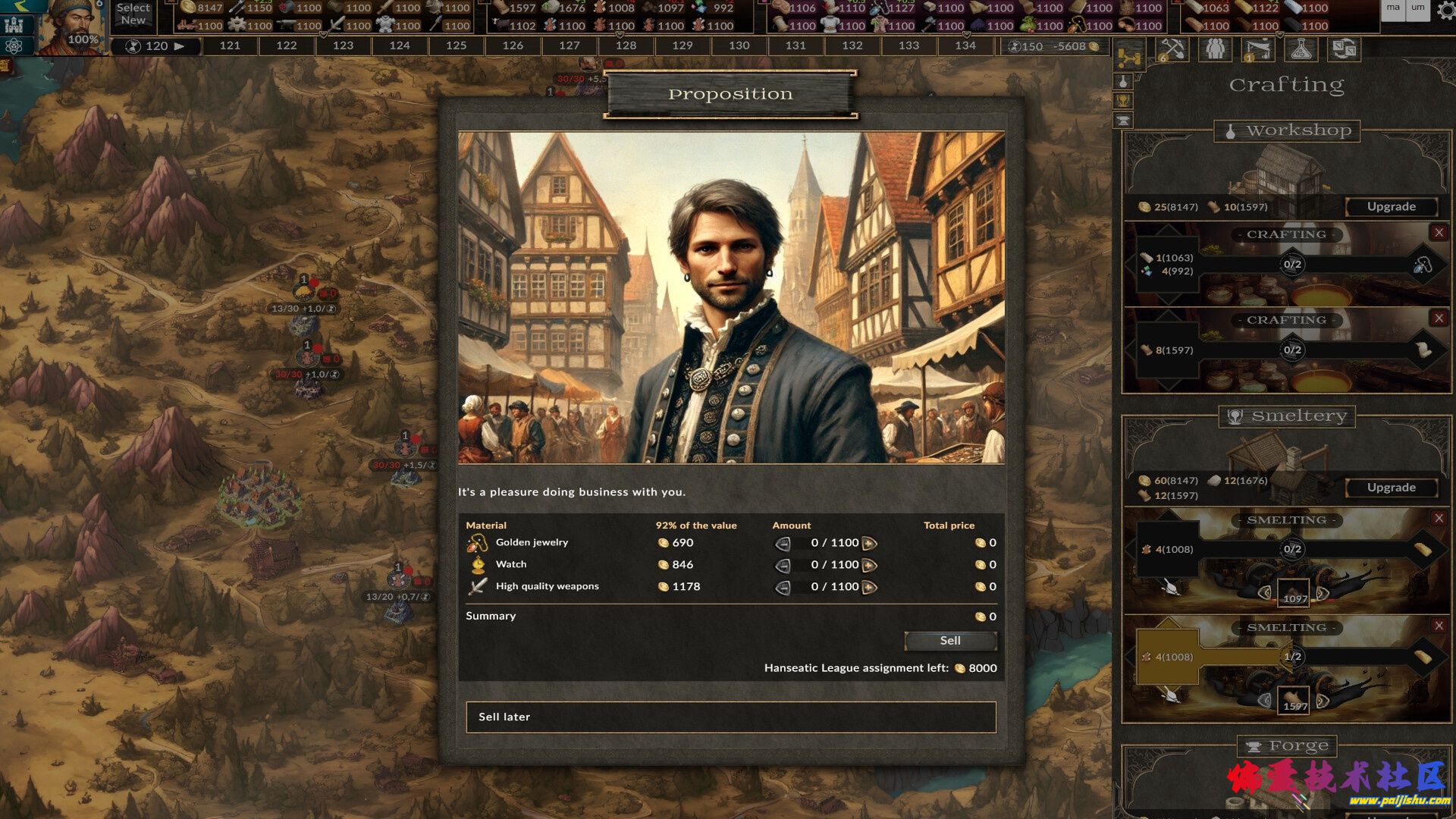Select the ruler portrait
Image resolution: width=1456 pixels, height=819 pixels.
[x=72, y=27]
